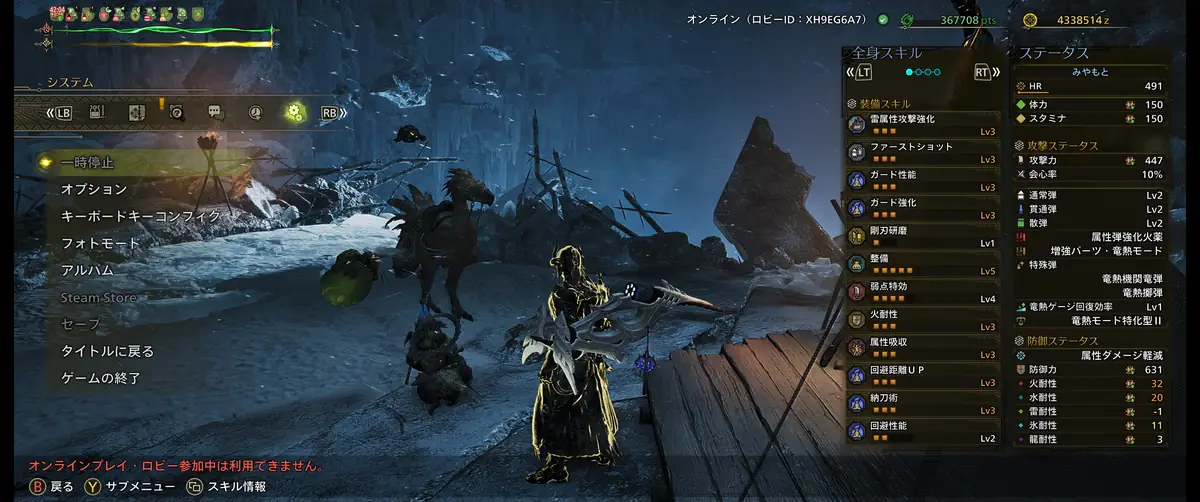Image resolution: width=1200 pixels, height=502 pixels.
Task: Switch to the gear-icon System tab
Action: pos(294,113)
